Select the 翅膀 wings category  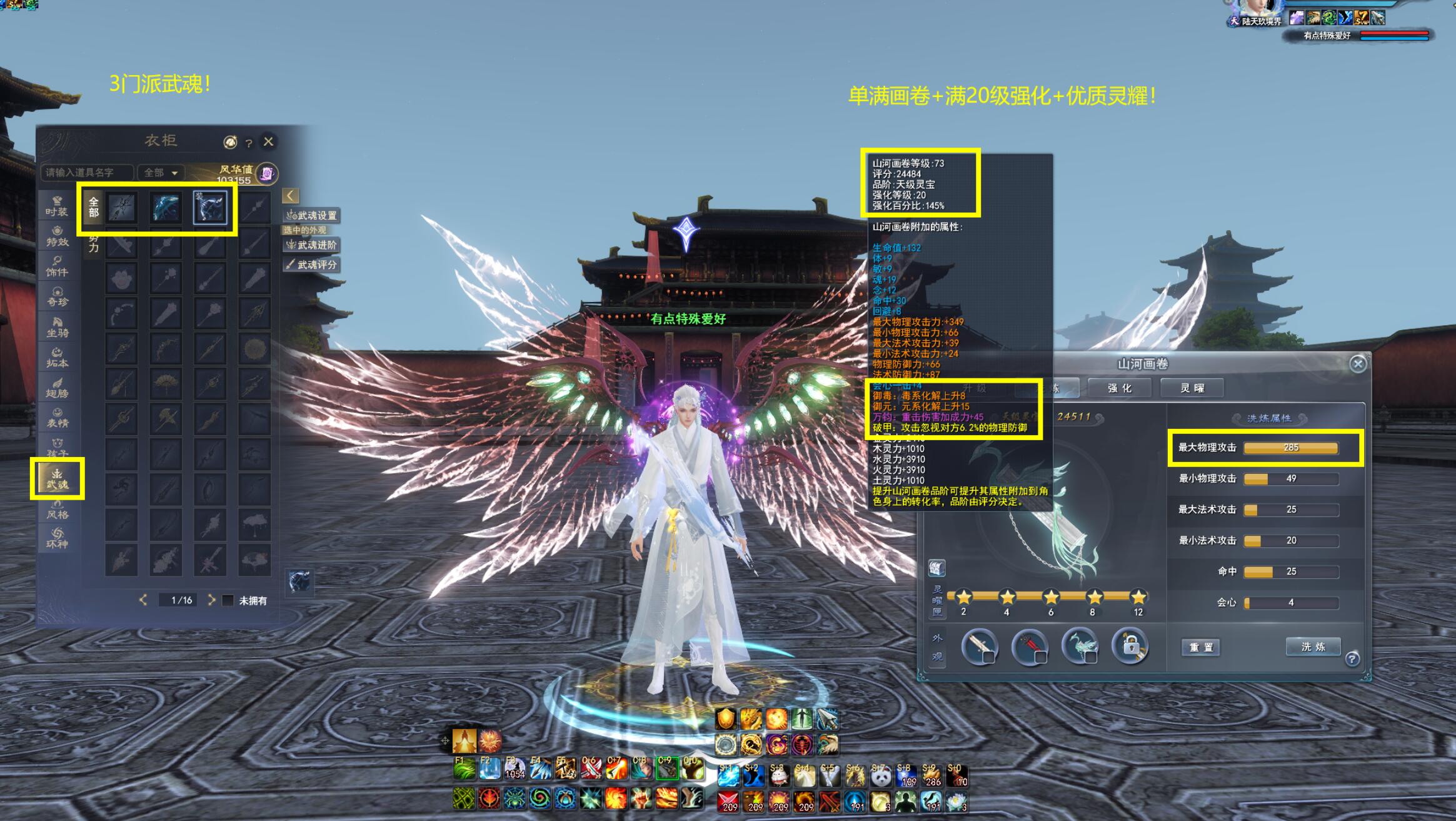[x=57, y=387]
